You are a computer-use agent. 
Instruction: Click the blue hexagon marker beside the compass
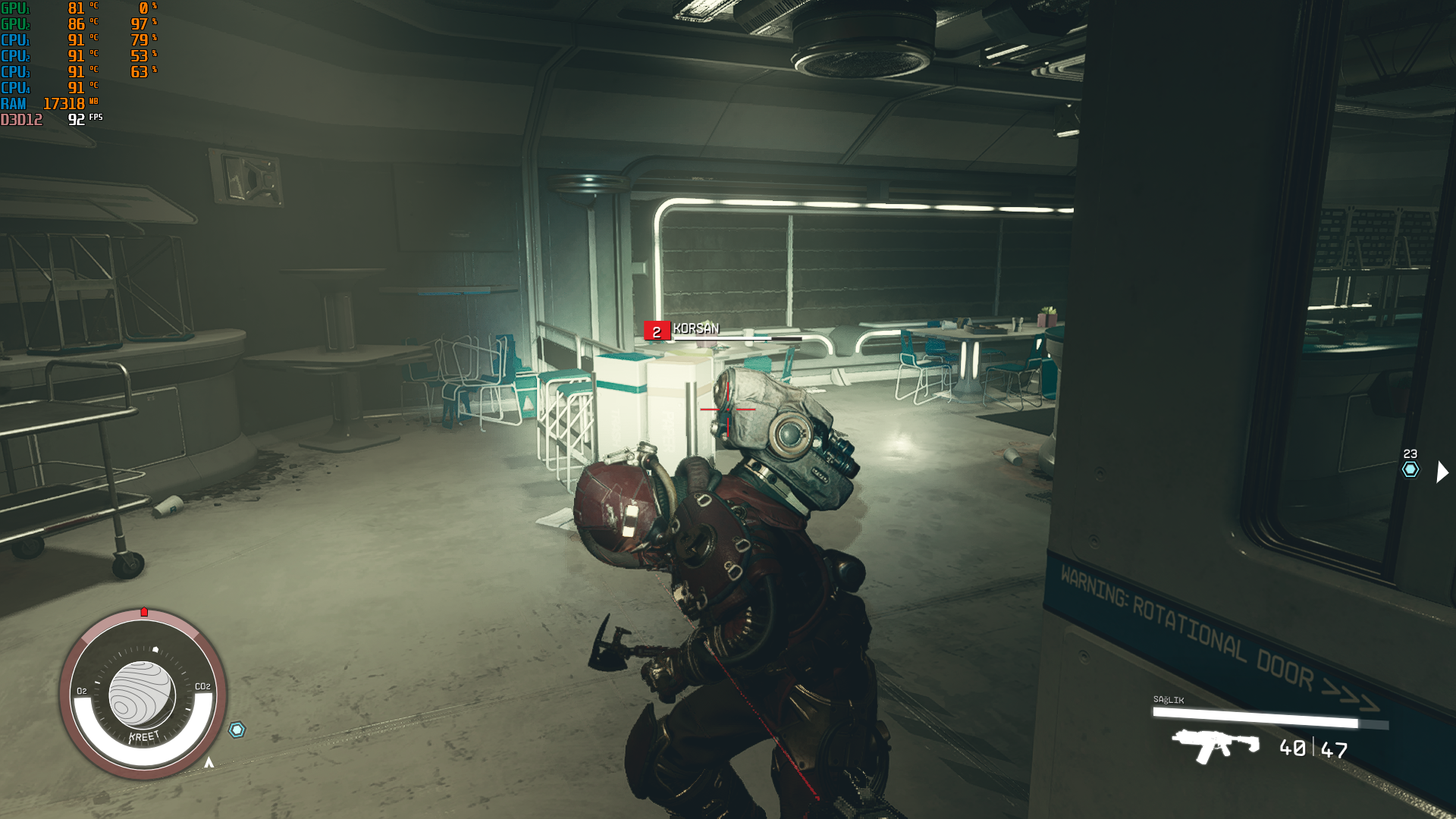(237, 730)
